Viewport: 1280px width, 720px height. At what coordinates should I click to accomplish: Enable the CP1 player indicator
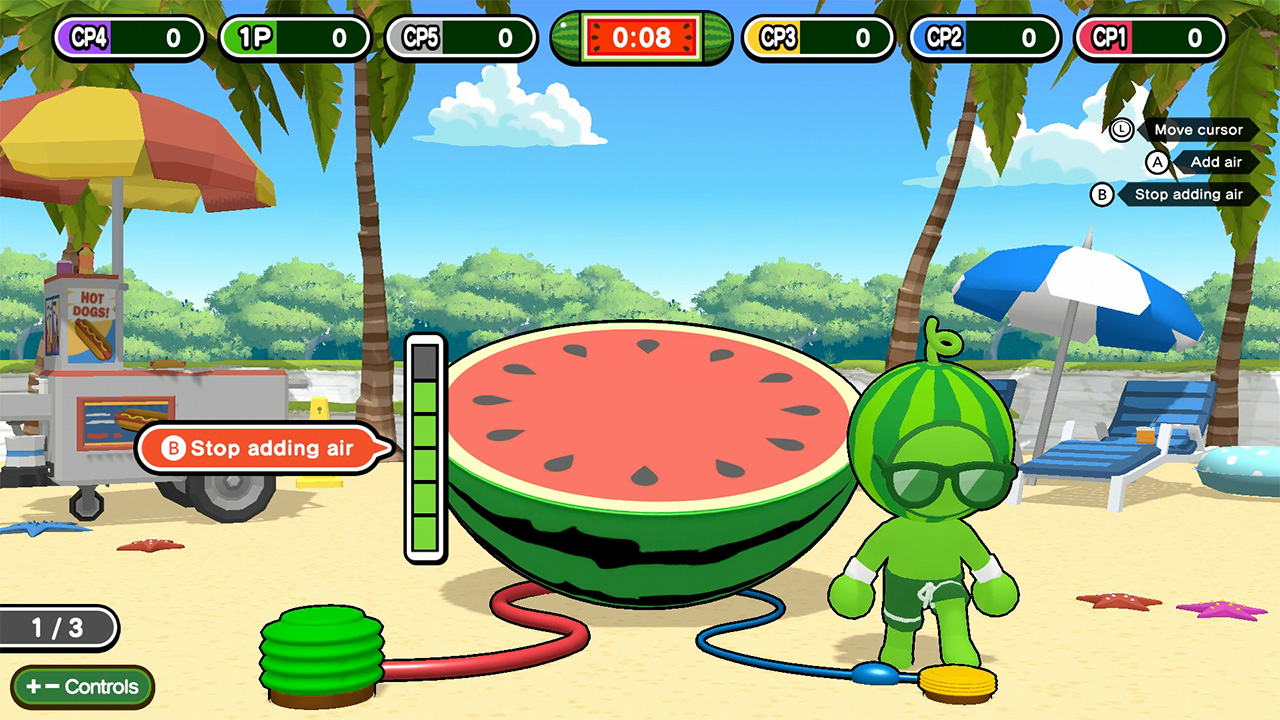pos(1150,38)
